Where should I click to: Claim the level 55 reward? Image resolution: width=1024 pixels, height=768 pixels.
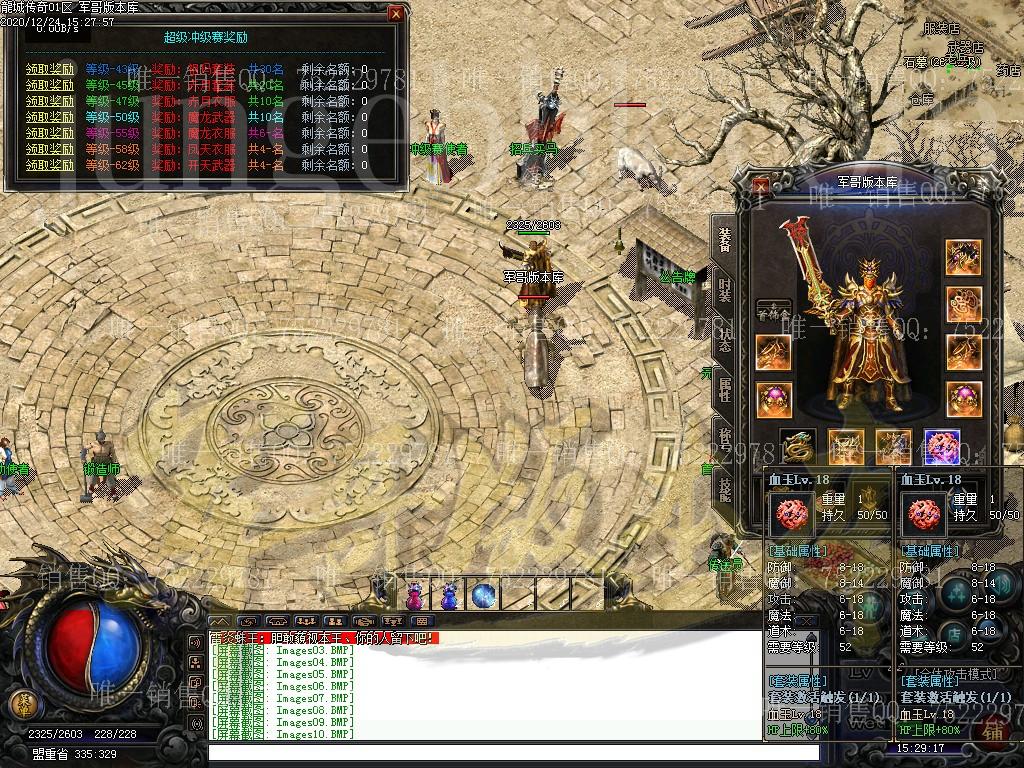tap(50, 133)
